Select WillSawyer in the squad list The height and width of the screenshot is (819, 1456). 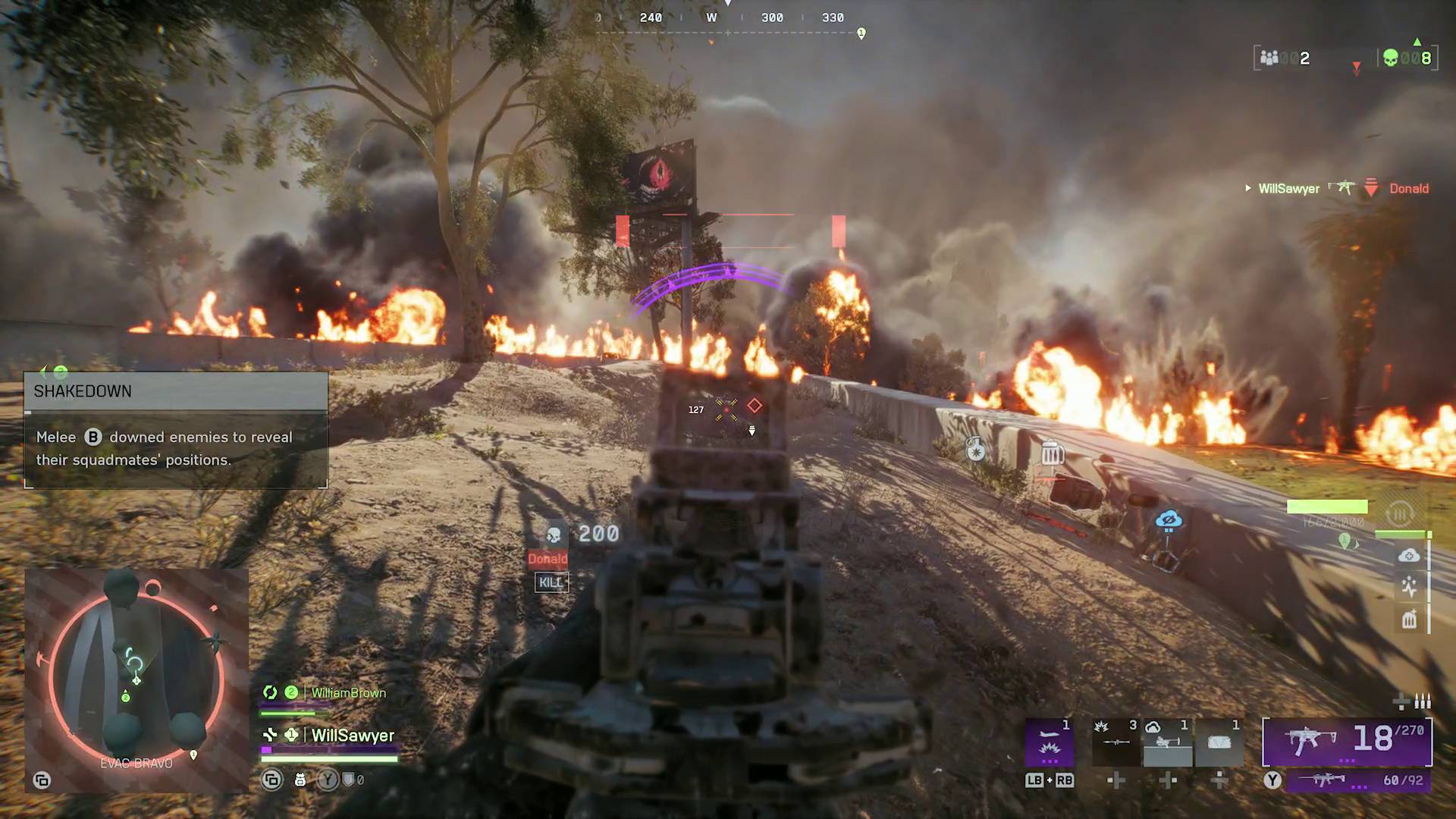[351, 735]
